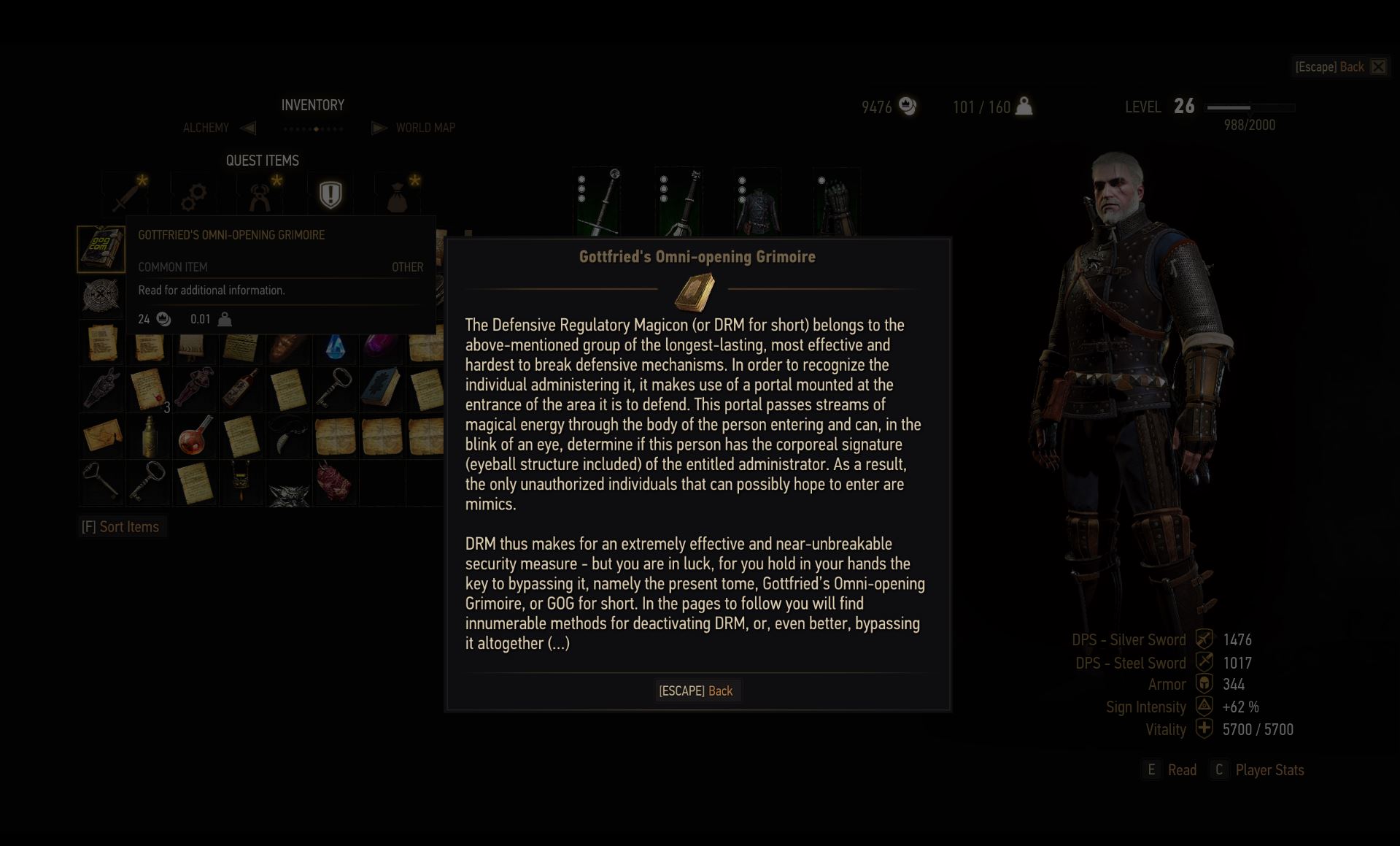The height and width of the screenshot is (846, 1400).
Task: Select the equipped armor chest slot
Action: click(x=757, y=202)
